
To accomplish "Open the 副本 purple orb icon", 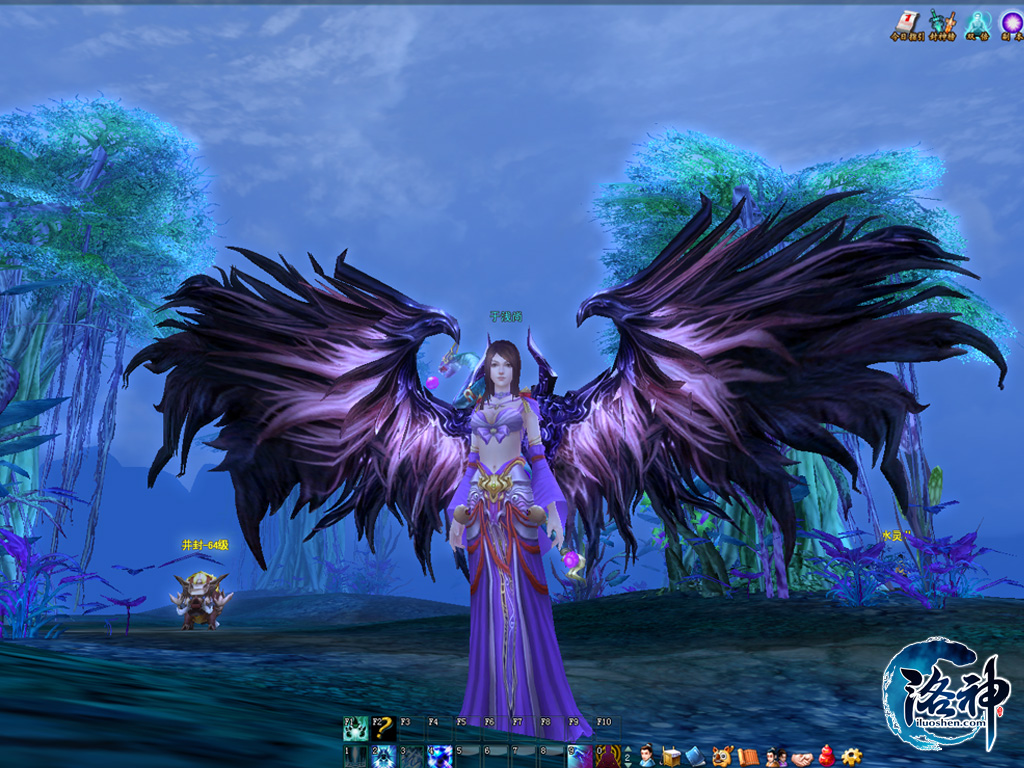I will 1012,21.
